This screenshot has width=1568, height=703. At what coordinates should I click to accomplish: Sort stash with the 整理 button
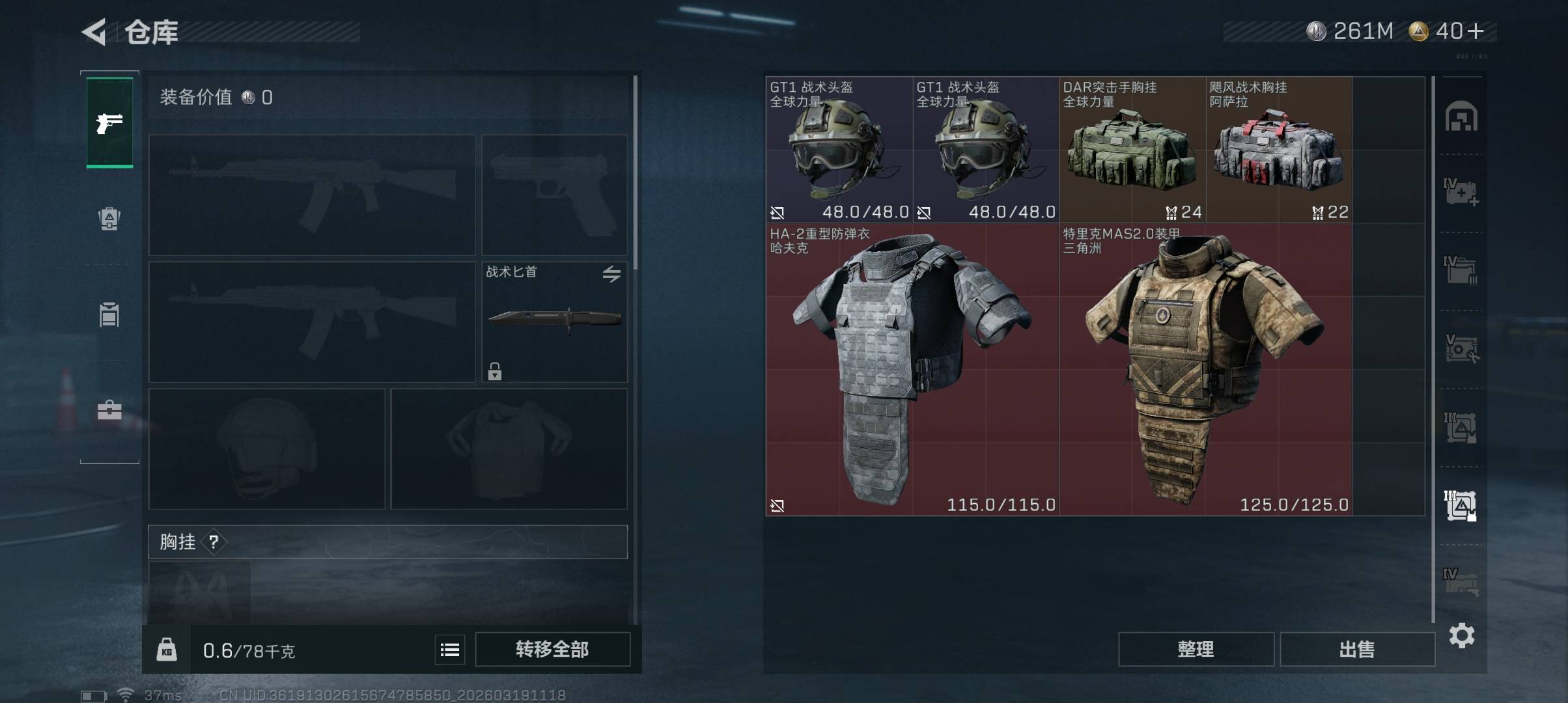[1196, 650]
